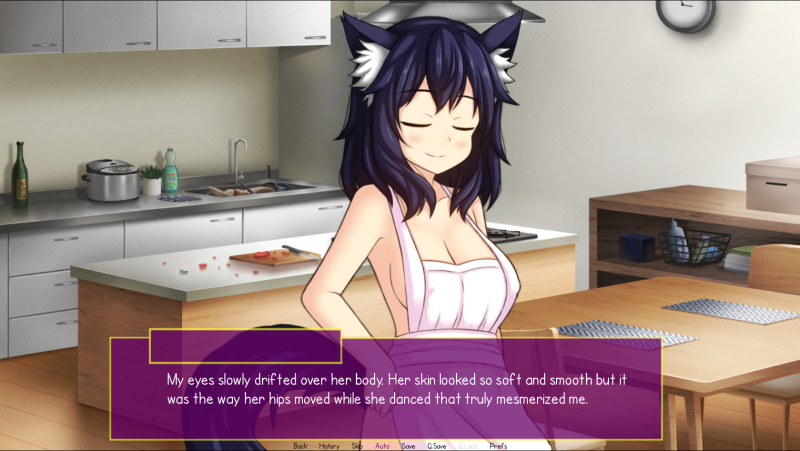
Task: Open the Save game screen
Action: (408, 445)
